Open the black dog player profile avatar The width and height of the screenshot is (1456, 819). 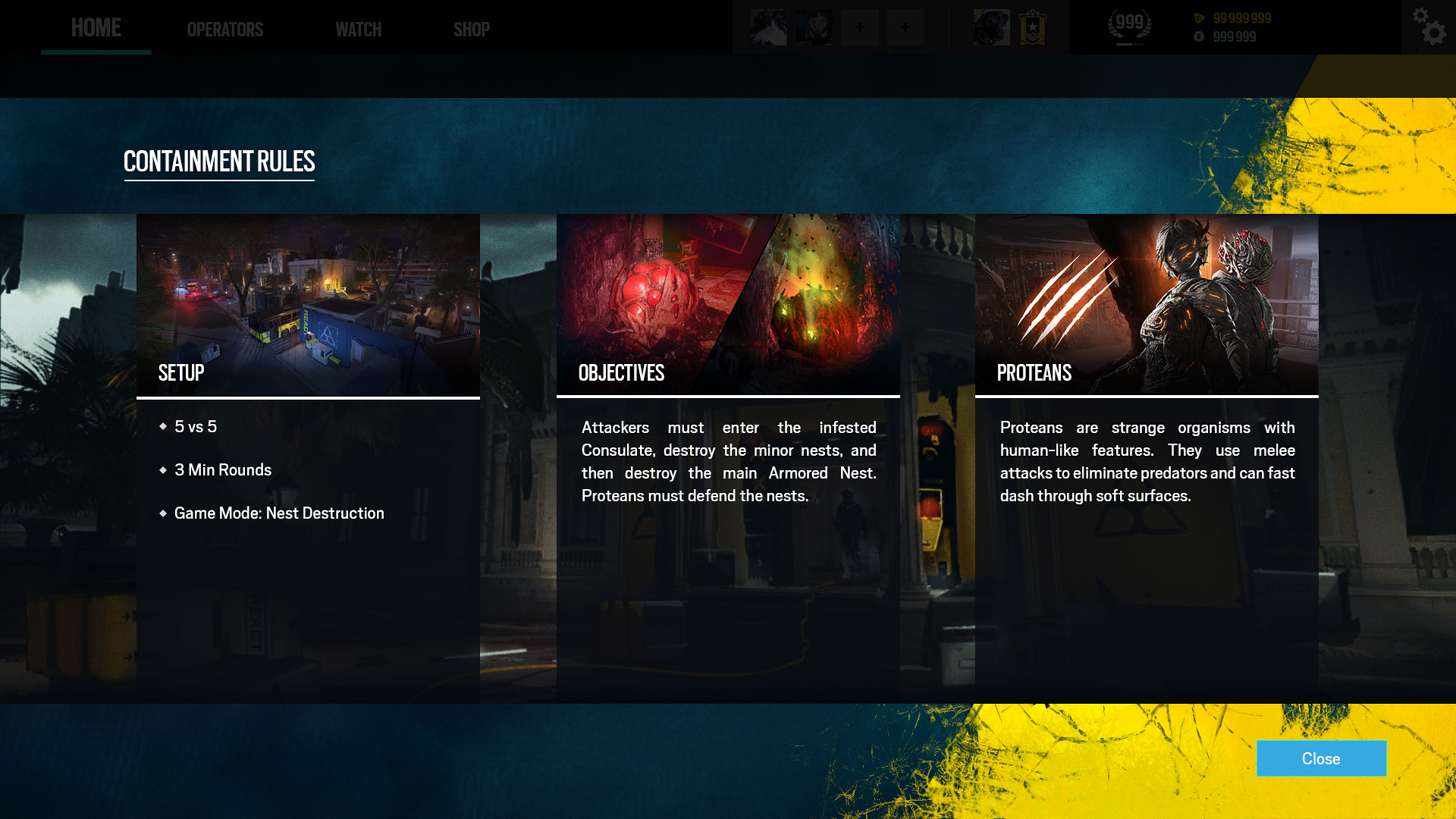click(991, 28)
